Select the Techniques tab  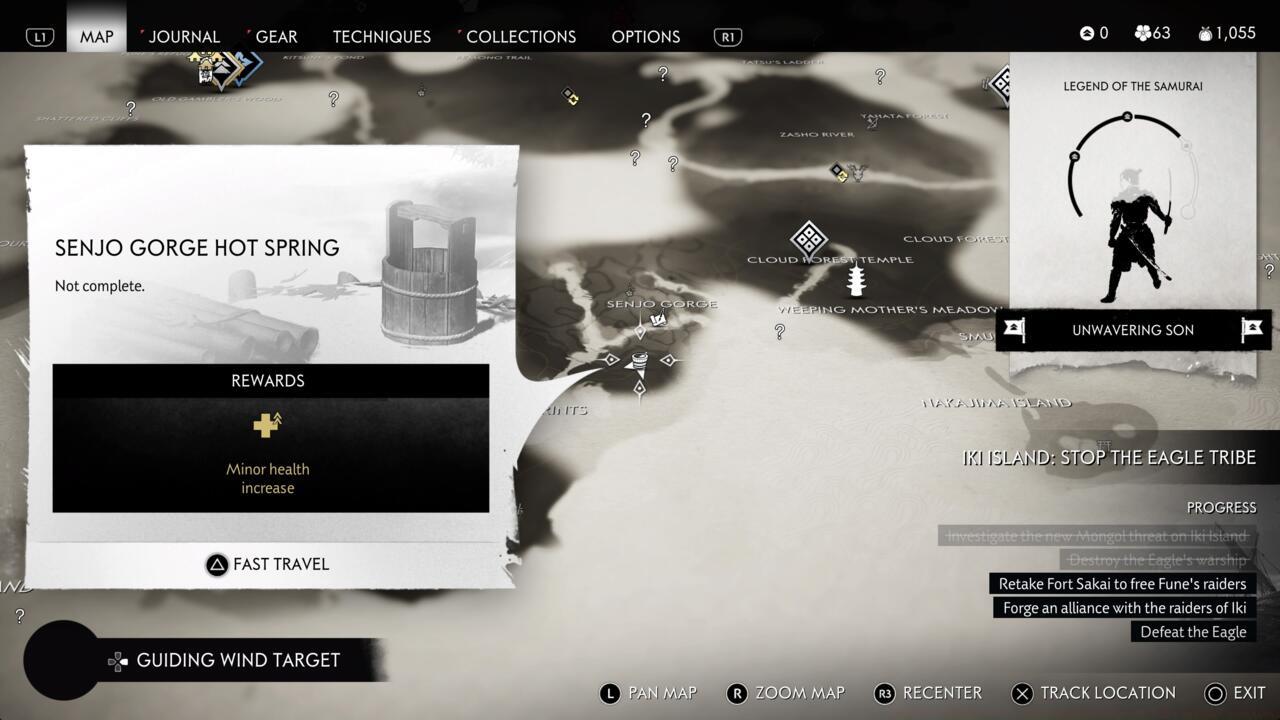(x=381, y=36)
